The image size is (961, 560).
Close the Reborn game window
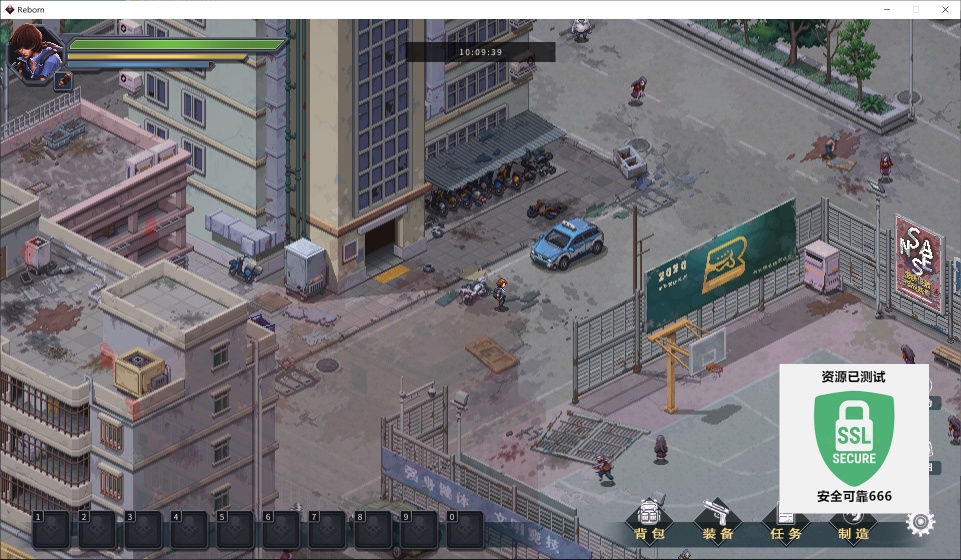click(x=943, y=9)
